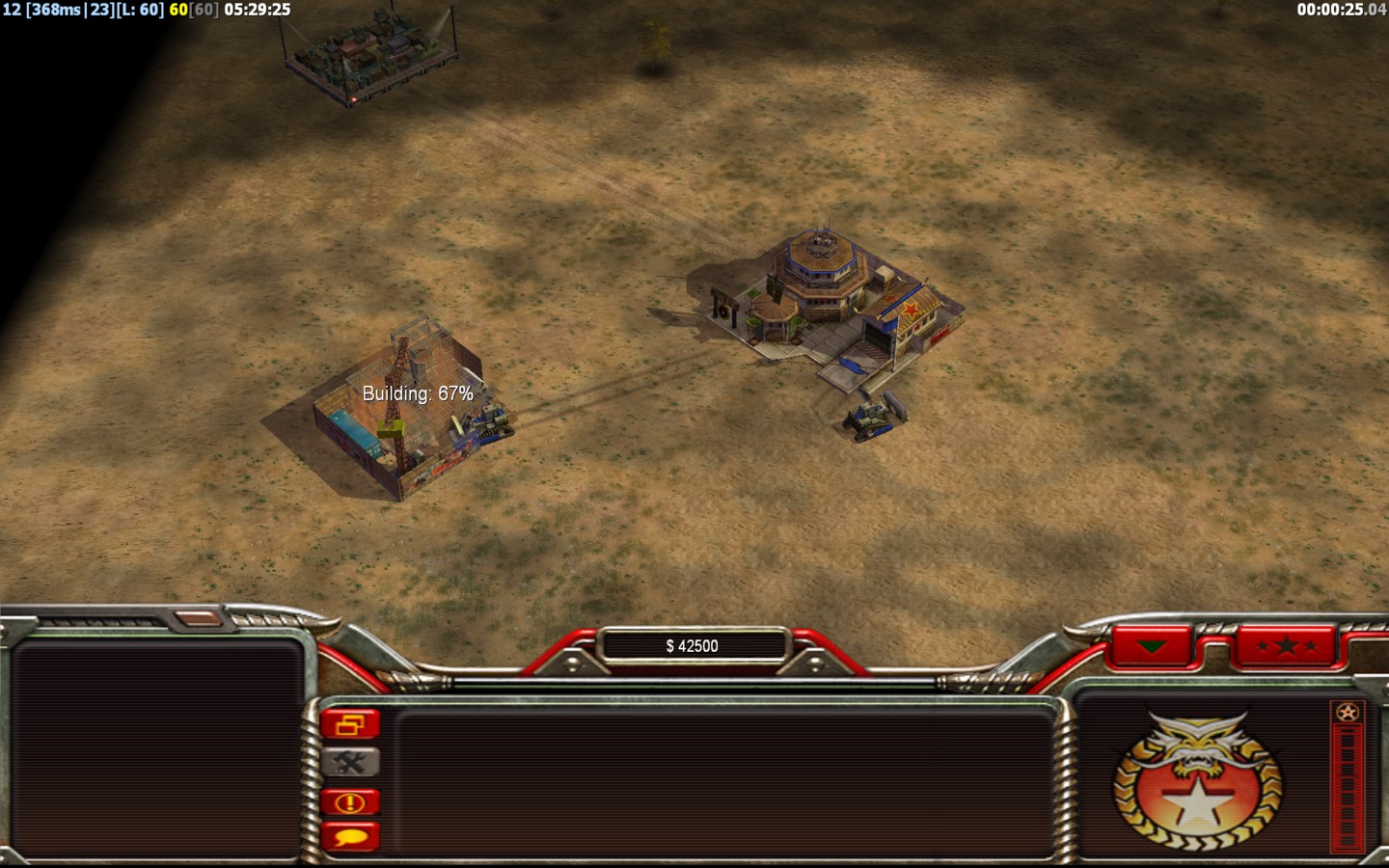Image resolution: width=1389 pixels, height=868 pixels.
Task: Open the three-star General's powers button
Action: 1286,646
